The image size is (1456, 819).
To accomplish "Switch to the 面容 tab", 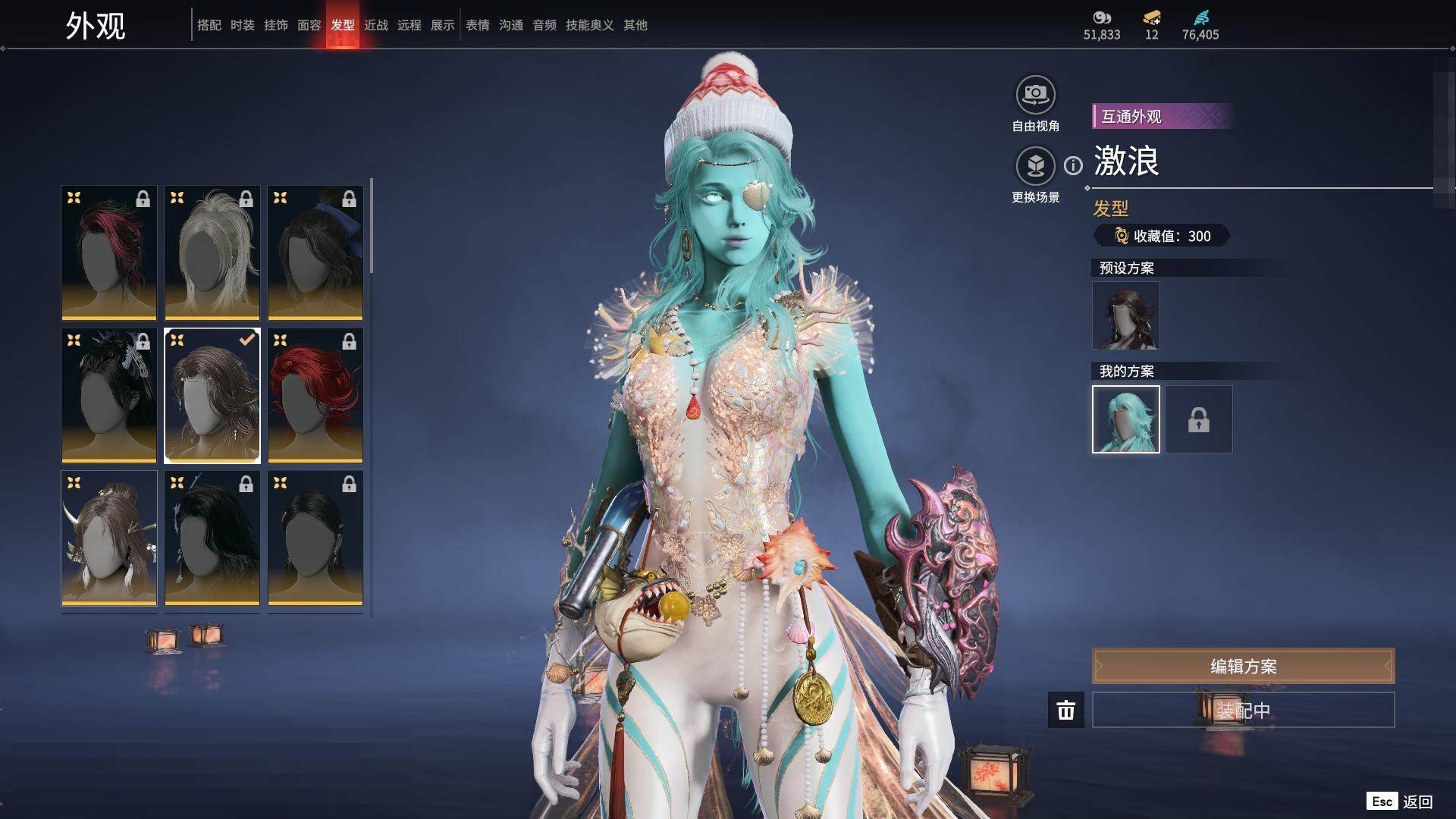I will tap(309, 25).
